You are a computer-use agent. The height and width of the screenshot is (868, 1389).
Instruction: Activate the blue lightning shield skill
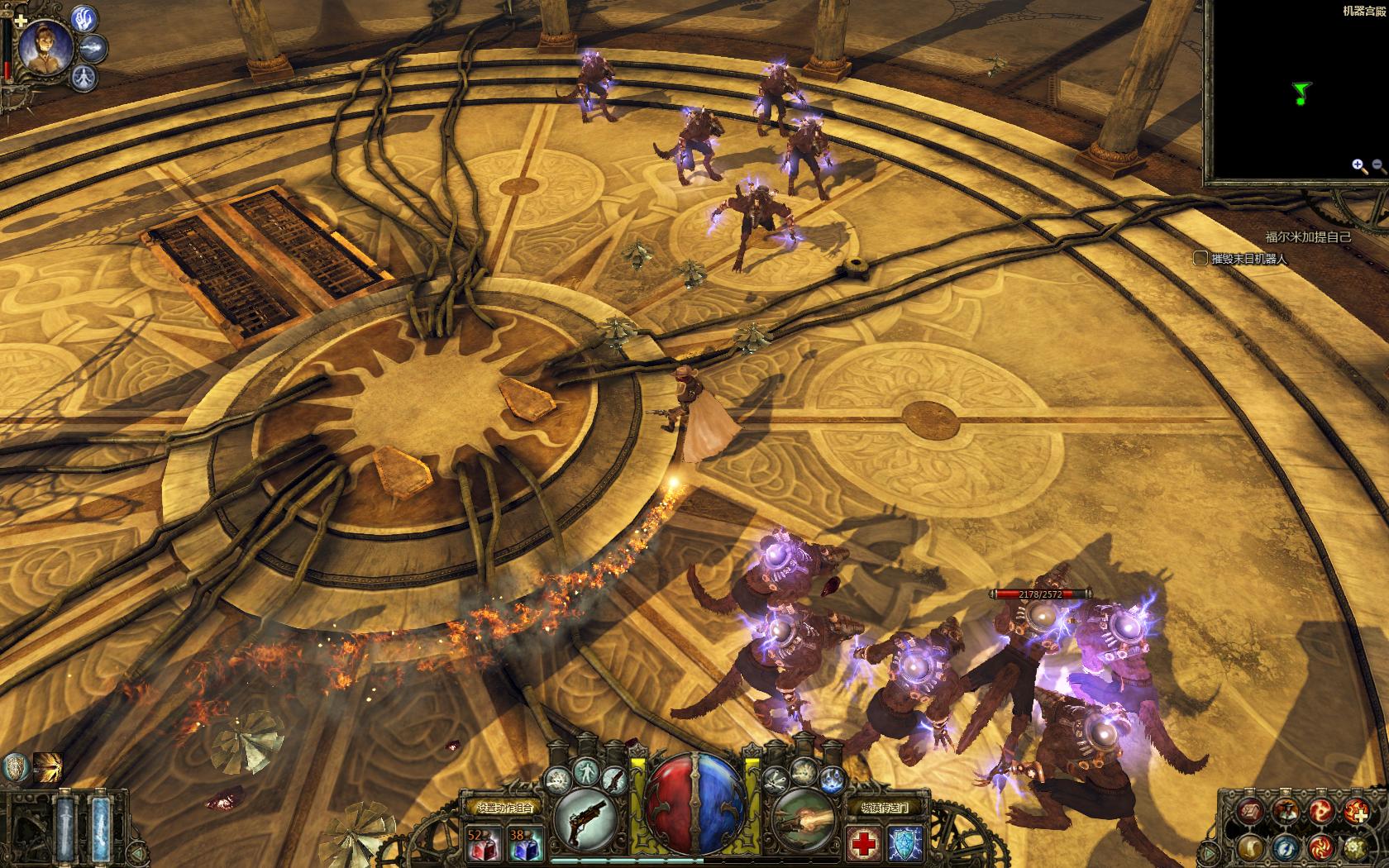tap(906, 842)
